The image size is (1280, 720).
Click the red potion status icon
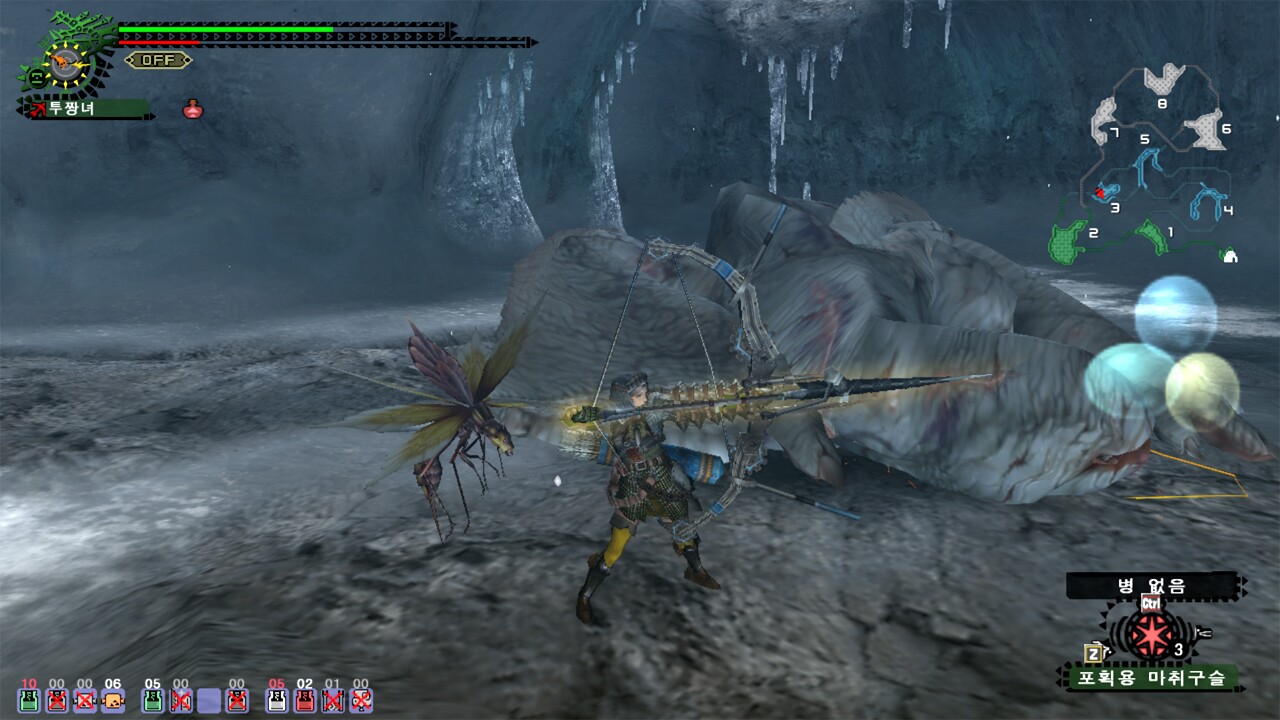click(193, 109)
